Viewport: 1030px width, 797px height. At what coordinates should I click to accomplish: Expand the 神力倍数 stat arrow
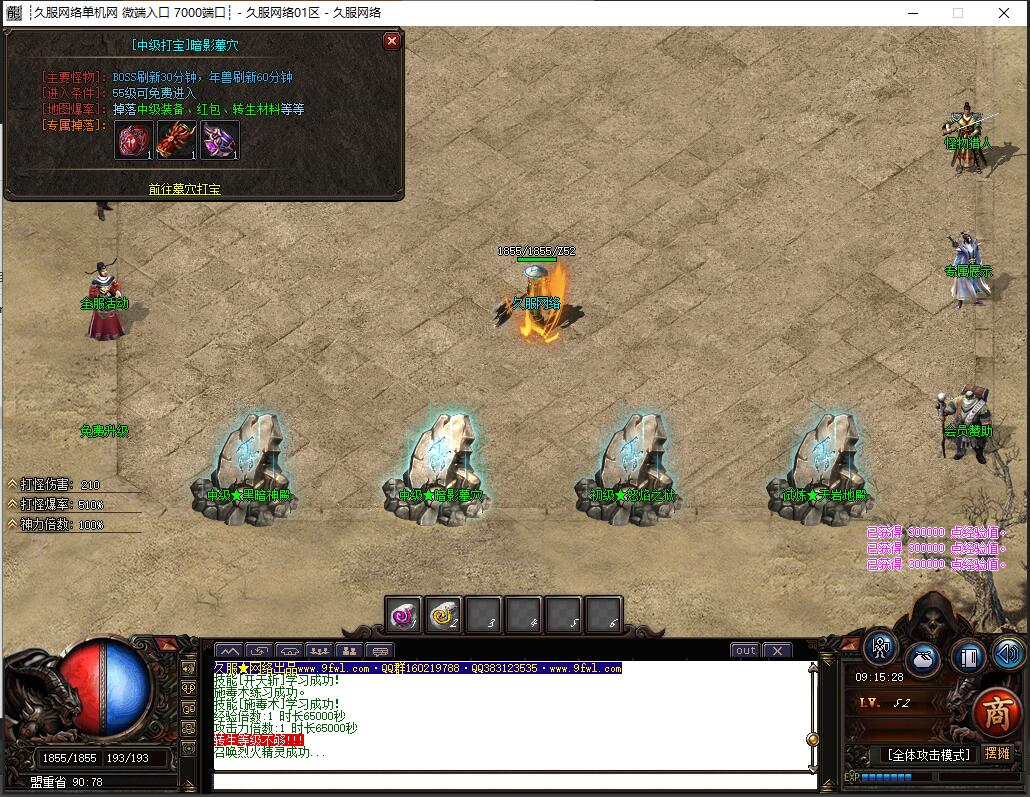[x=13, y=524]
